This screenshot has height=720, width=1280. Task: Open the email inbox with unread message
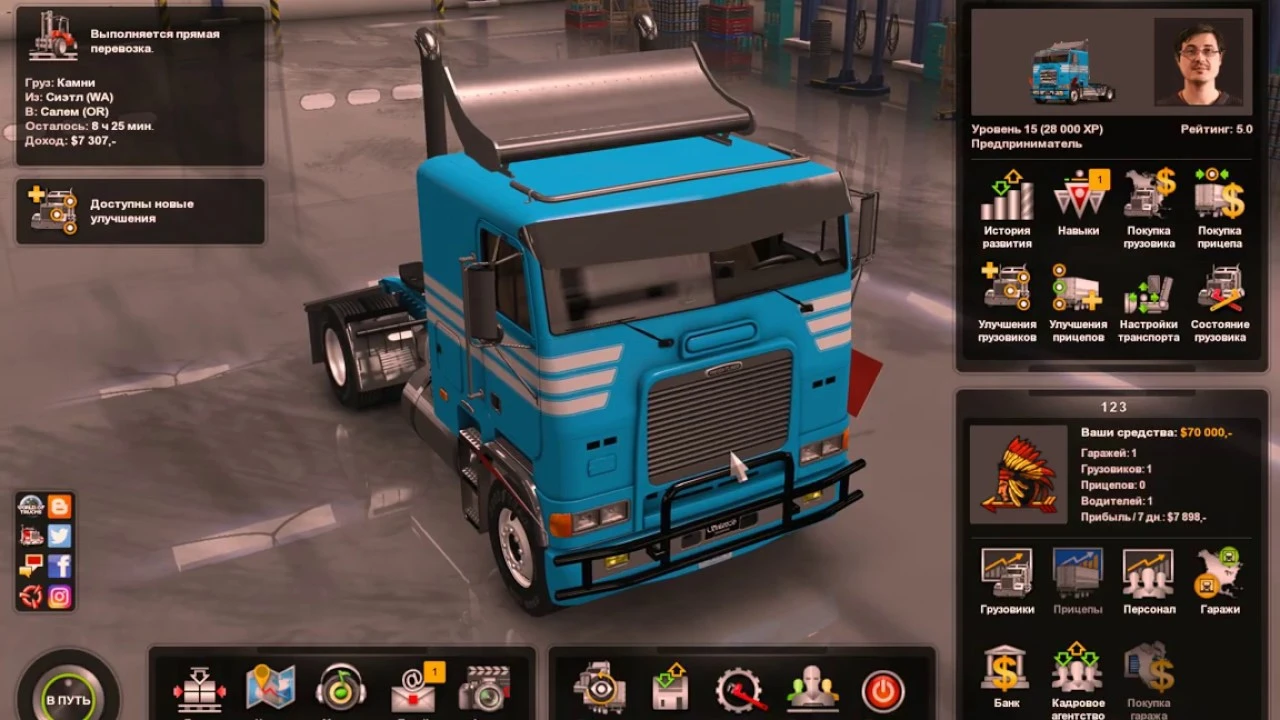414,690
